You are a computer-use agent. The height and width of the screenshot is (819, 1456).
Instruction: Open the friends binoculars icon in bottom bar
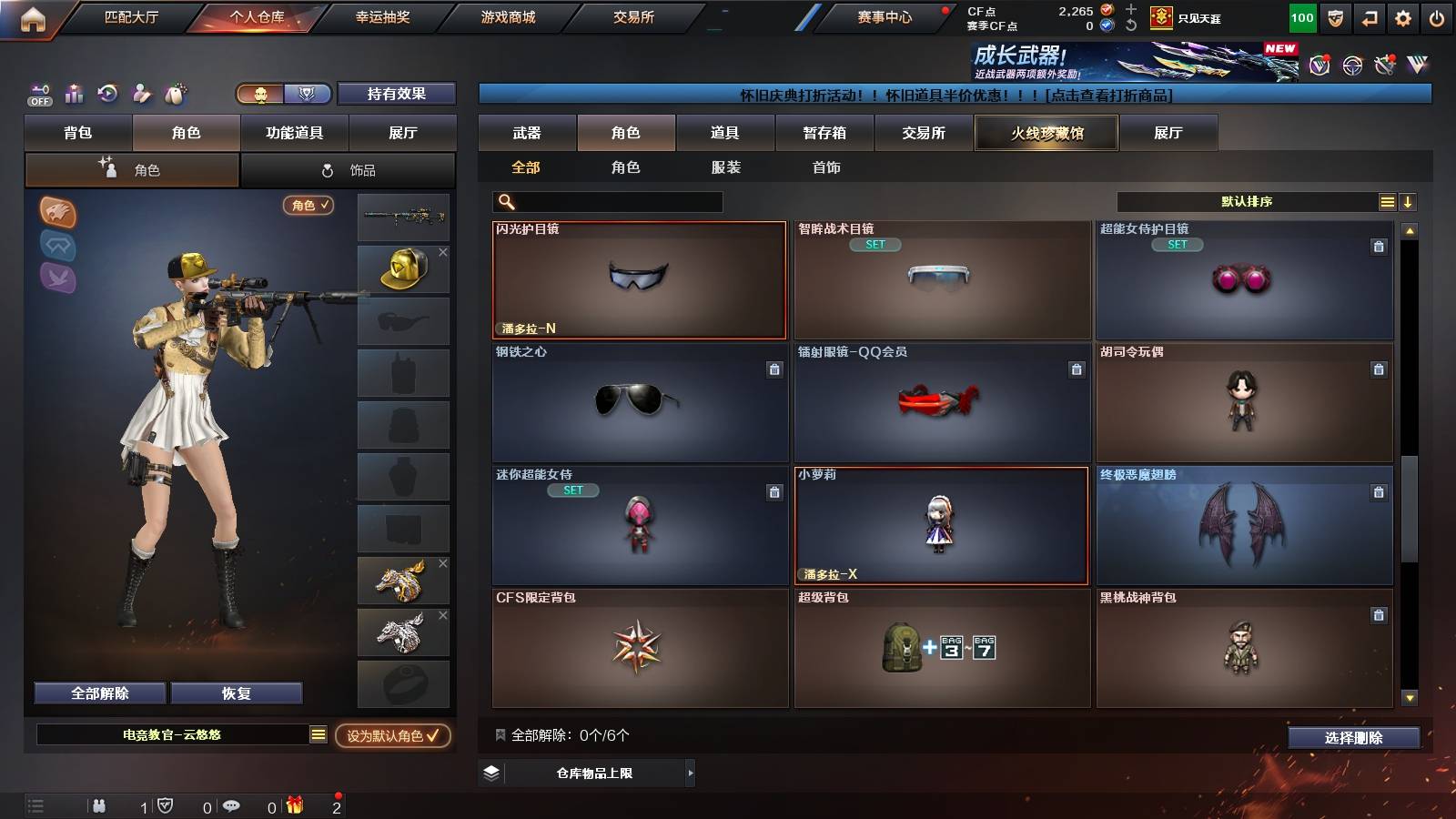98,805
